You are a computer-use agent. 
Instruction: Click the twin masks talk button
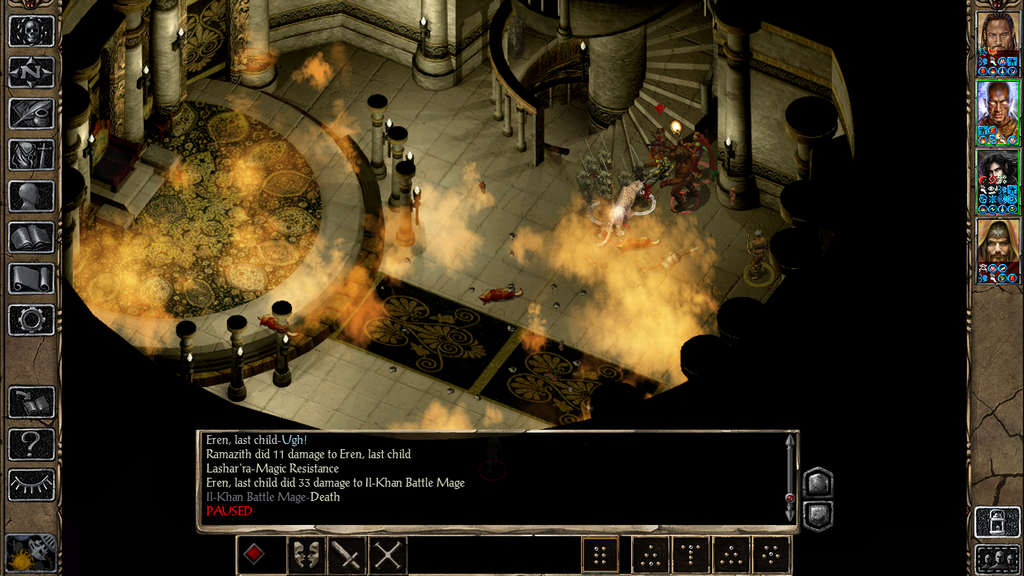[304, 555]
